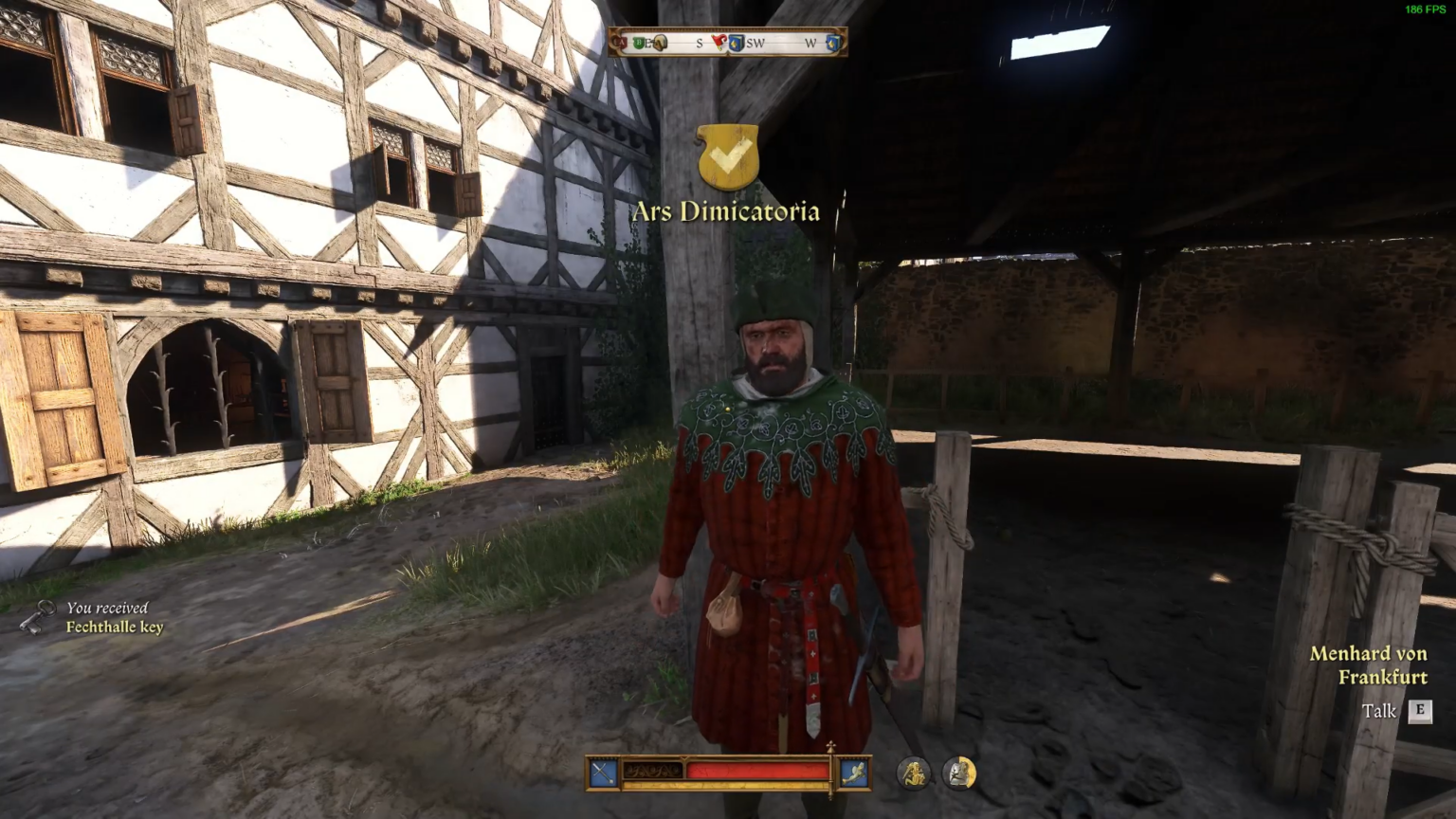Select the green B shield compass marker
This screenshot has width=1456, height=819.
[639, 41]
